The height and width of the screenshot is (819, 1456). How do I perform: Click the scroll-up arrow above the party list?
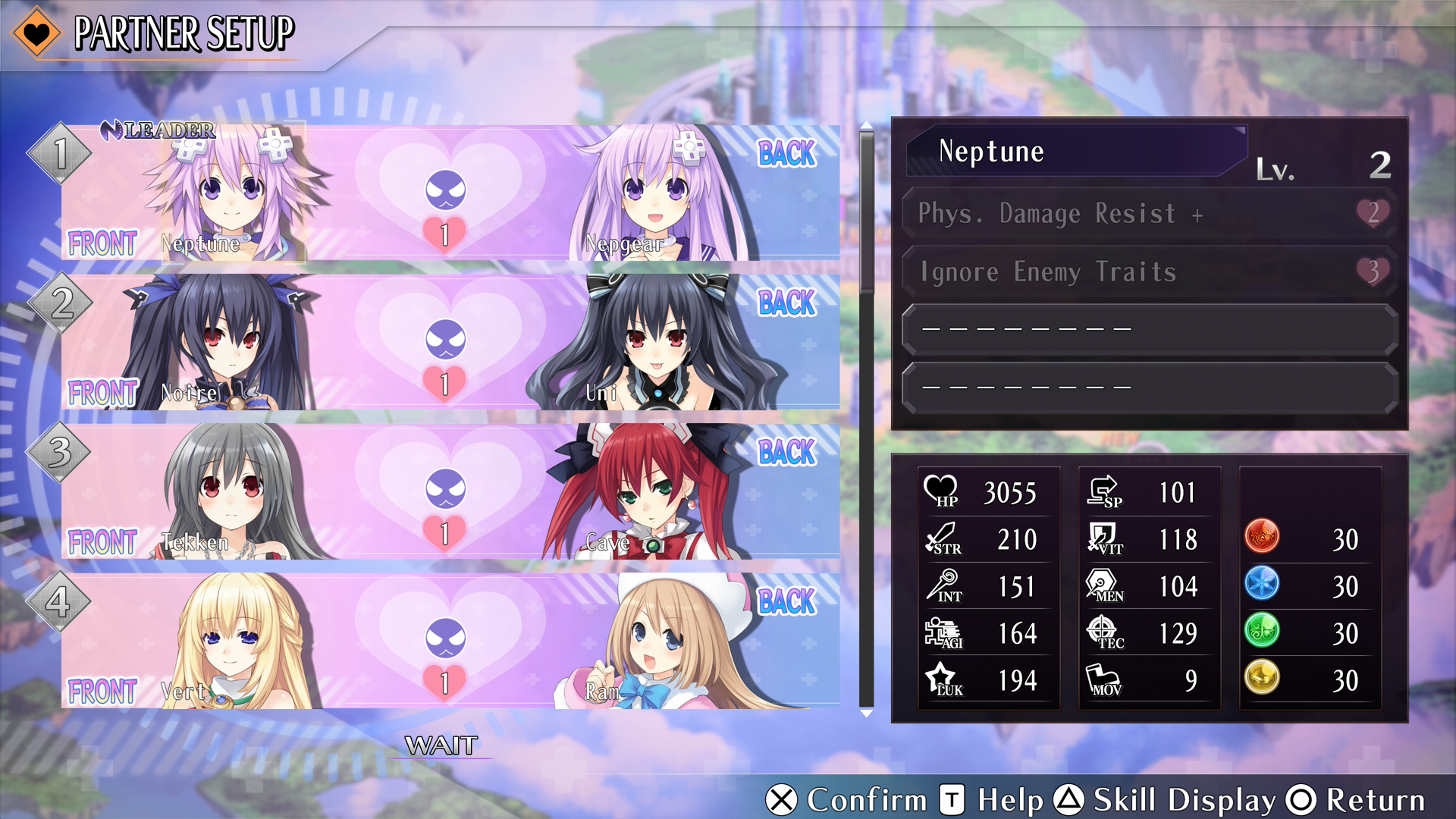click(x=866, y=125)
